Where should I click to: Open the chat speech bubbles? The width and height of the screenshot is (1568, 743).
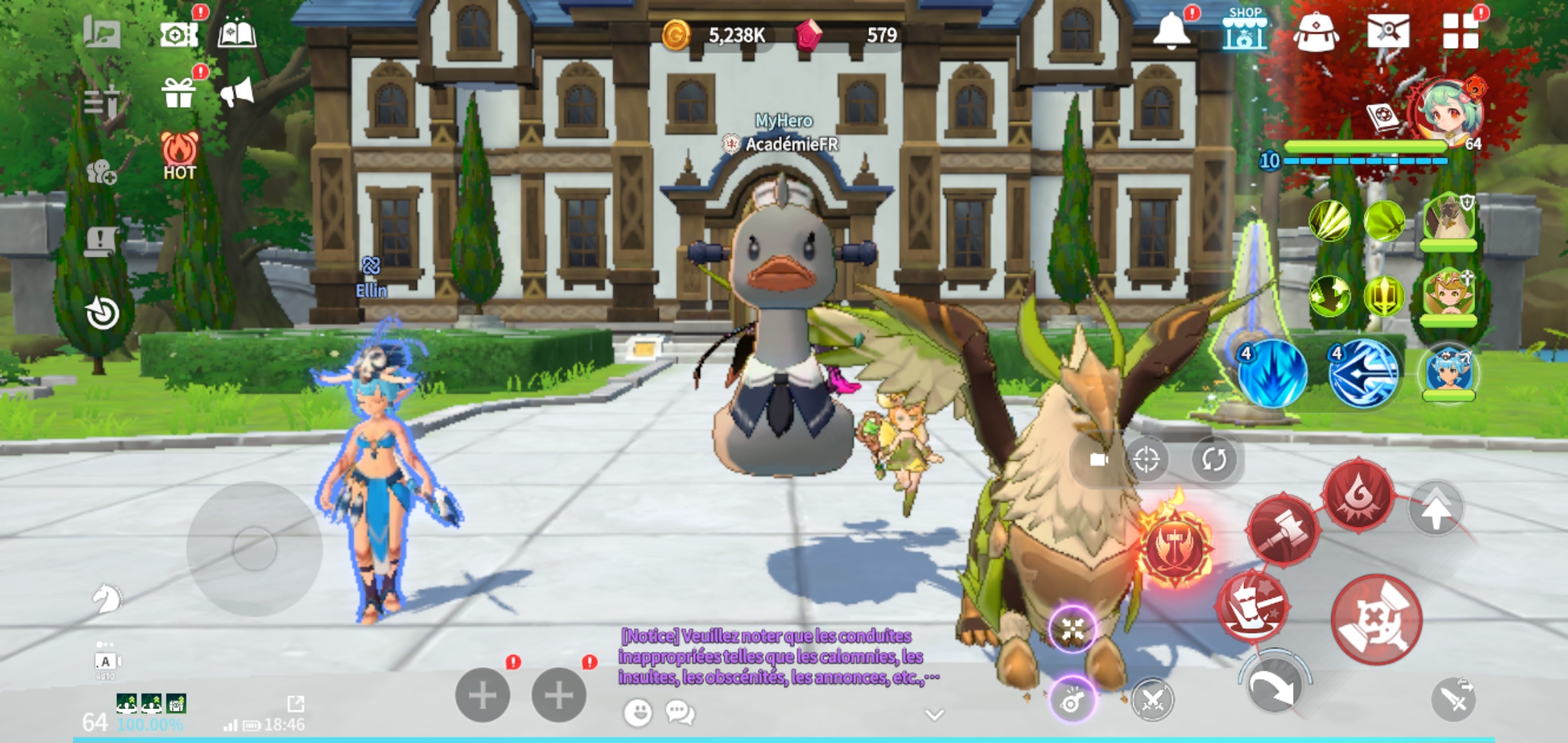[679, 713]
